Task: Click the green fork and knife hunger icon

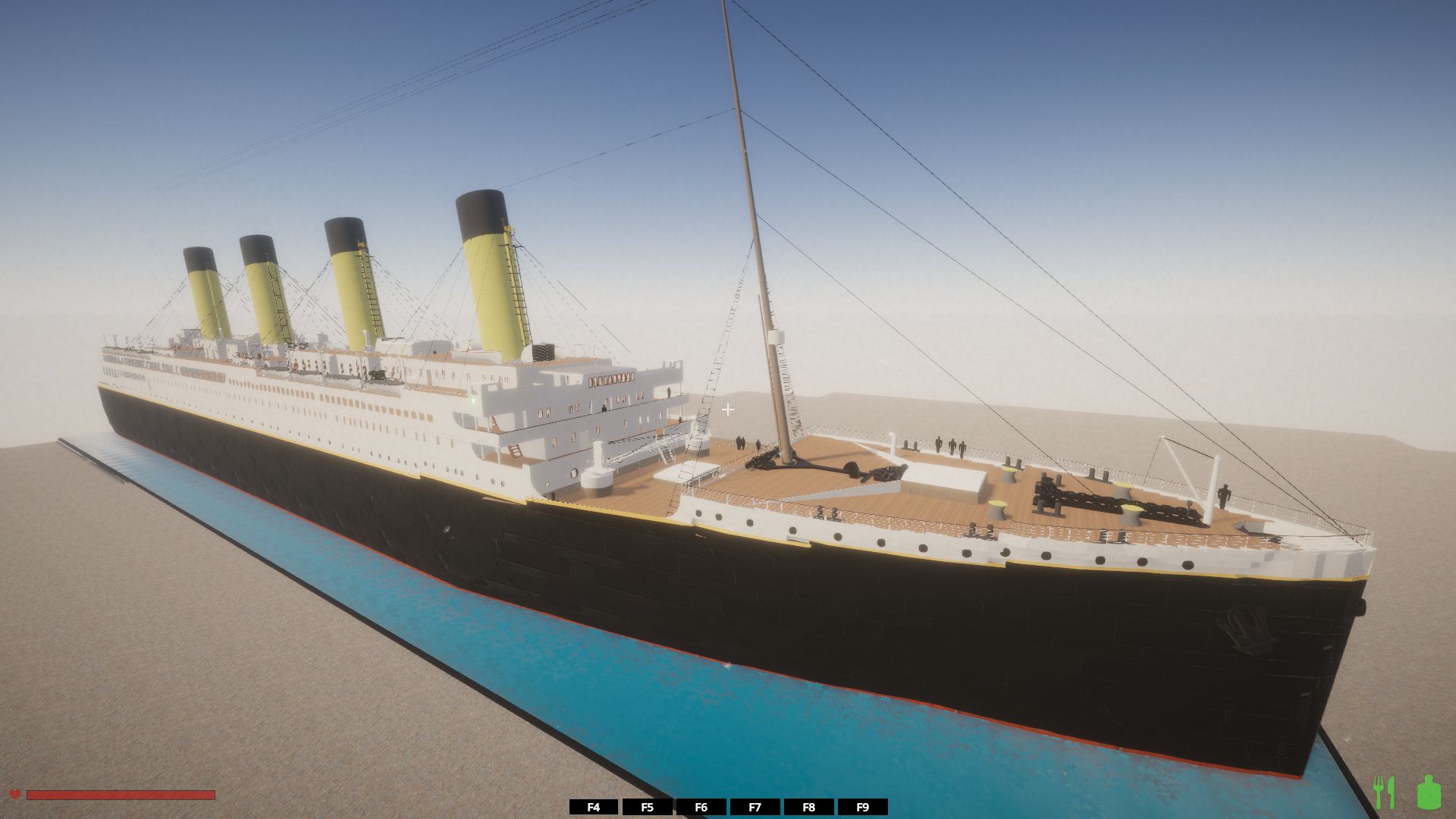Action: pos(1384,792)
